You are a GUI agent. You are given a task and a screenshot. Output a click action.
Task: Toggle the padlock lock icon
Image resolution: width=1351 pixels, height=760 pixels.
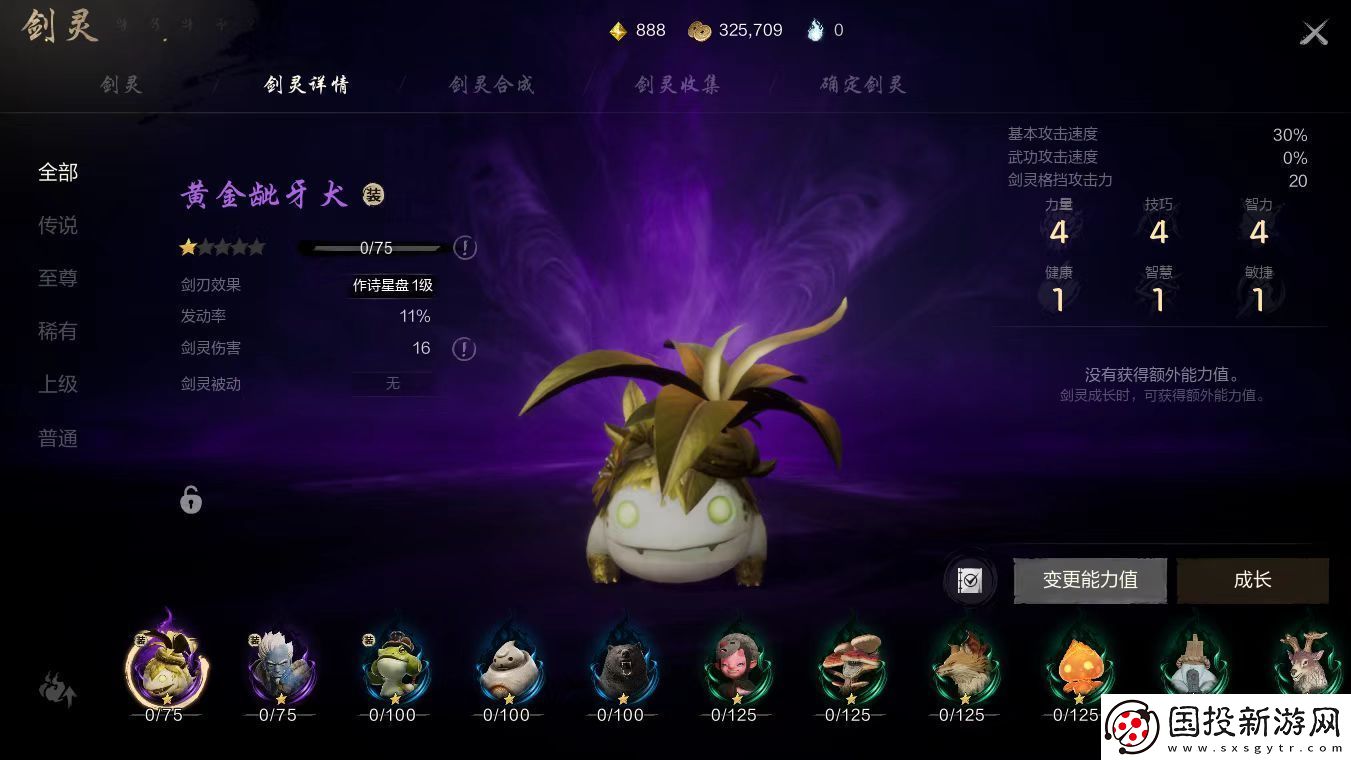pyautogui.click(x=191, y=499)
